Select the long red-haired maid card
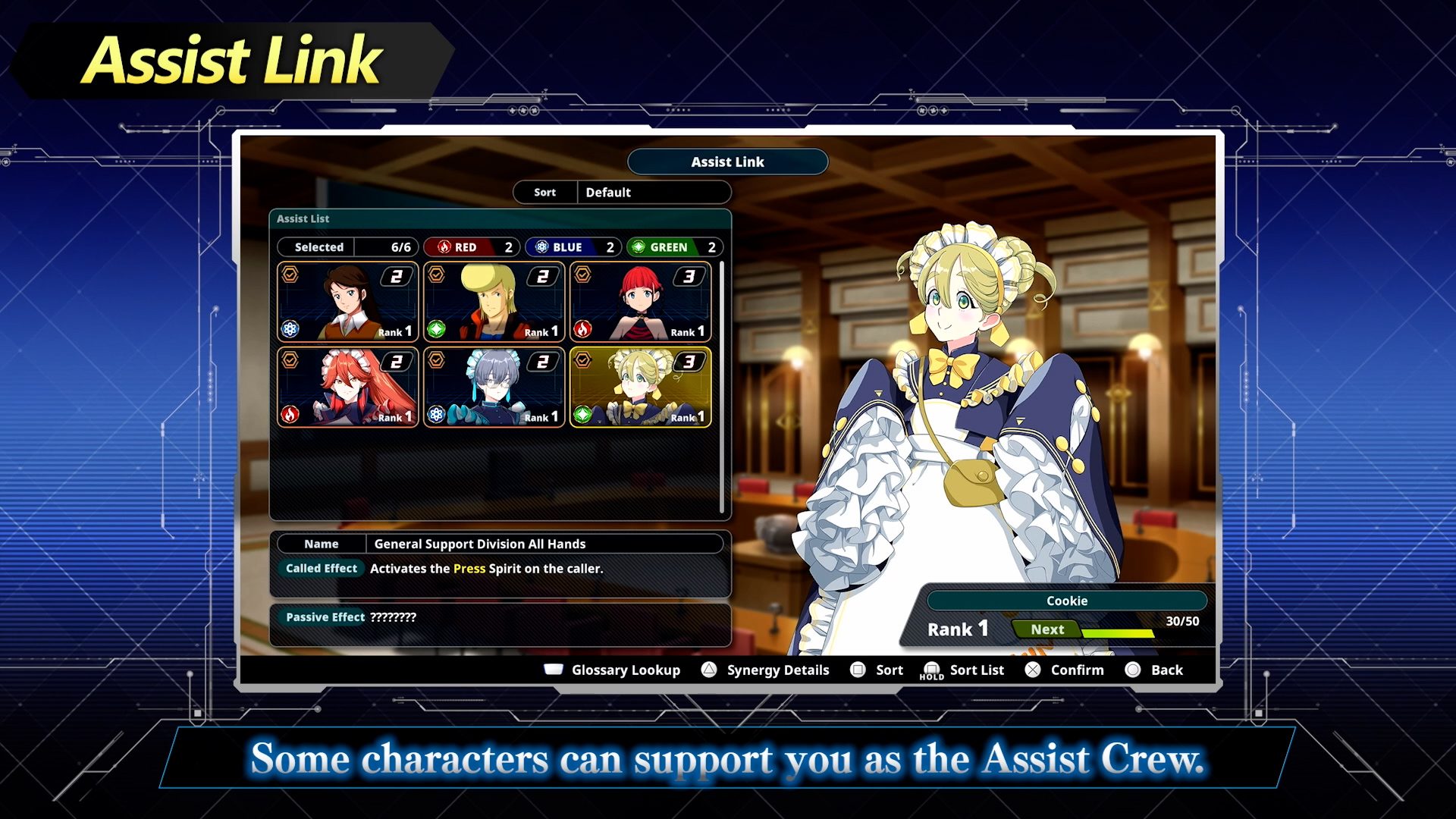The image size is (1456, 819). [347, 388]
